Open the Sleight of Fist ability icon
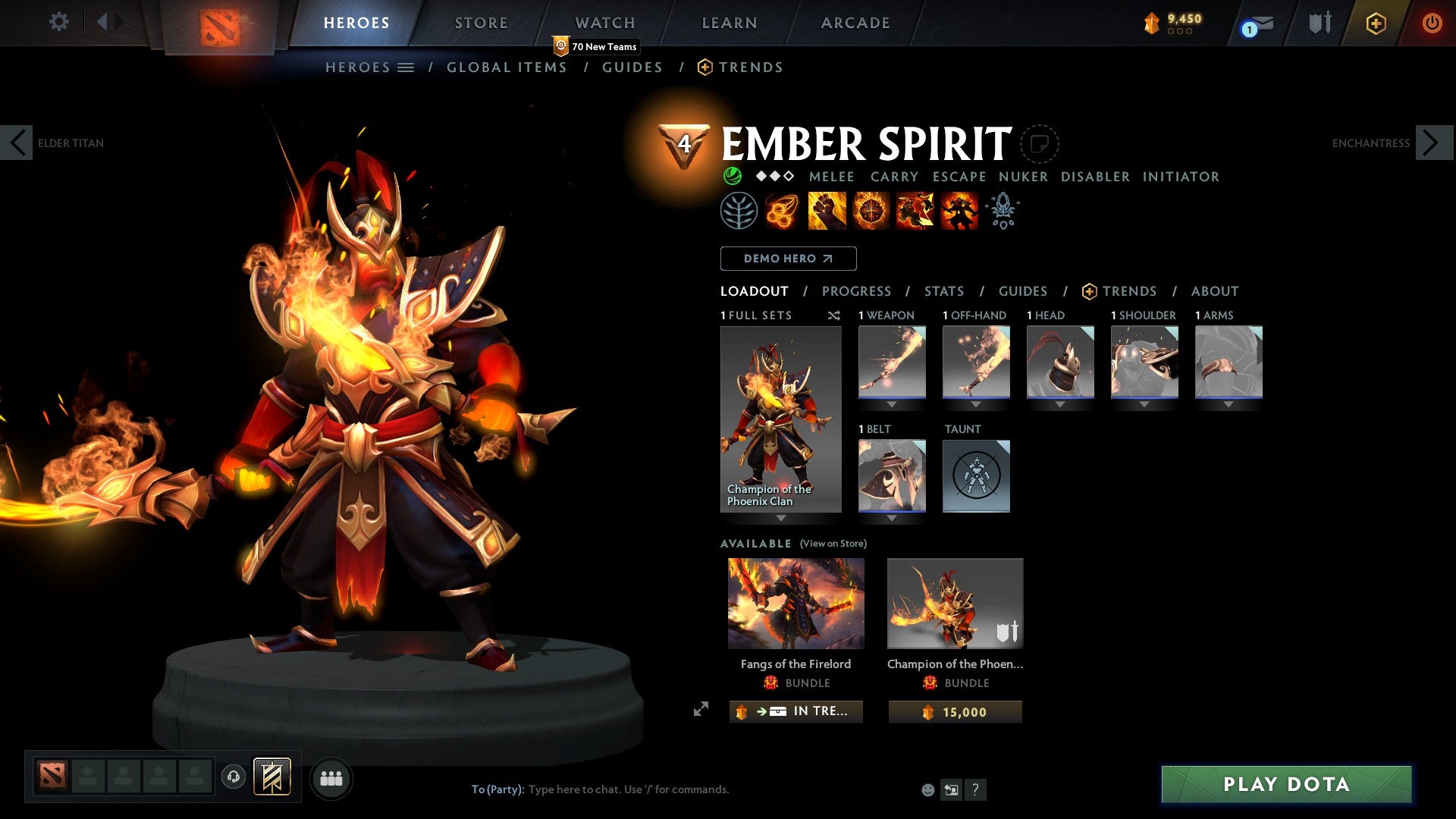Screen dimensions: 1456x819 pos(827,211)
